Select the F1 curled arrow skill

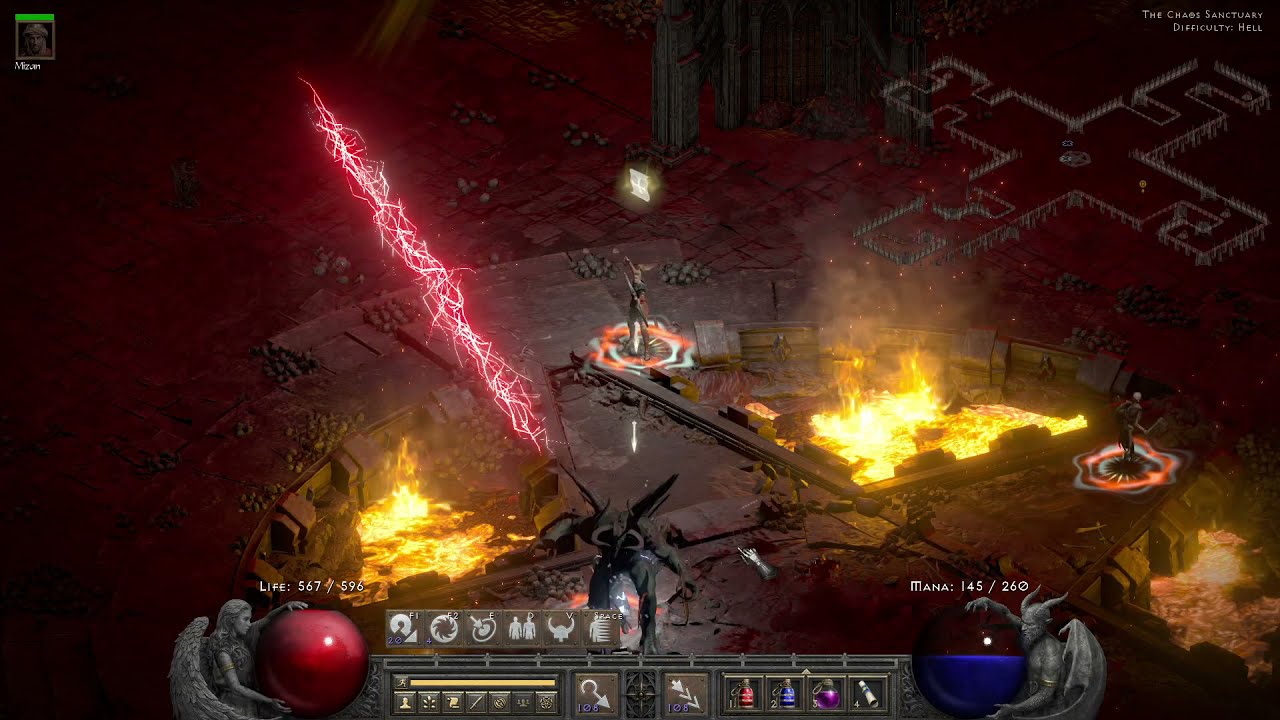click(x=403, y=628)
